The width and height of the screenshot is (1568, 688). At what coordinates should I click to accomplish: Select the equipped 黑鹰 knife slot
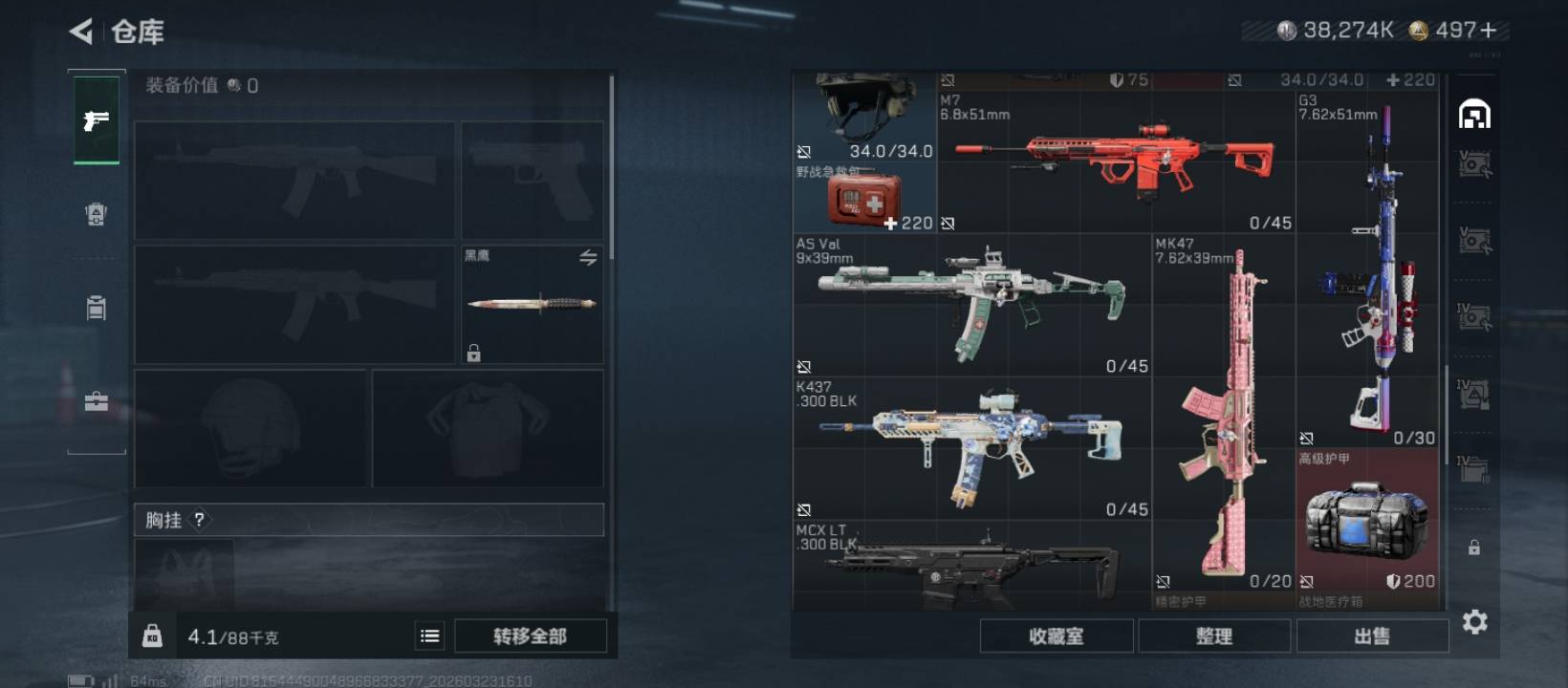[x=532, y=304]
